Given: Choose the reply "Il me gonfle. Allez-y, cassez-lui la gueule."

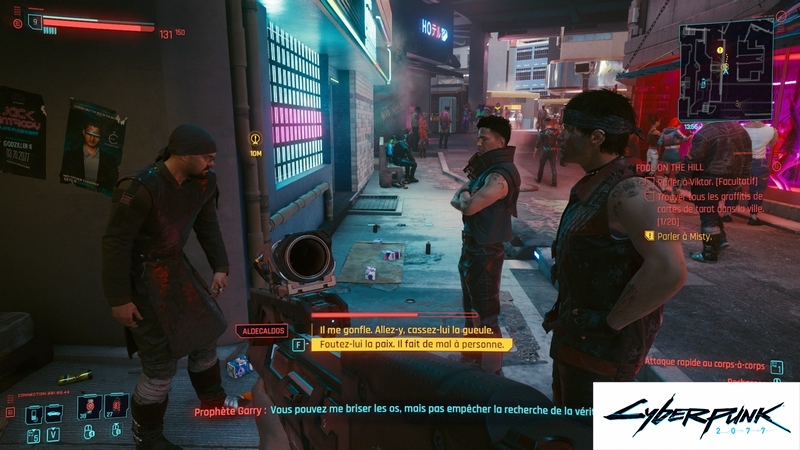Looking at the screenshot, I should 406,330.
